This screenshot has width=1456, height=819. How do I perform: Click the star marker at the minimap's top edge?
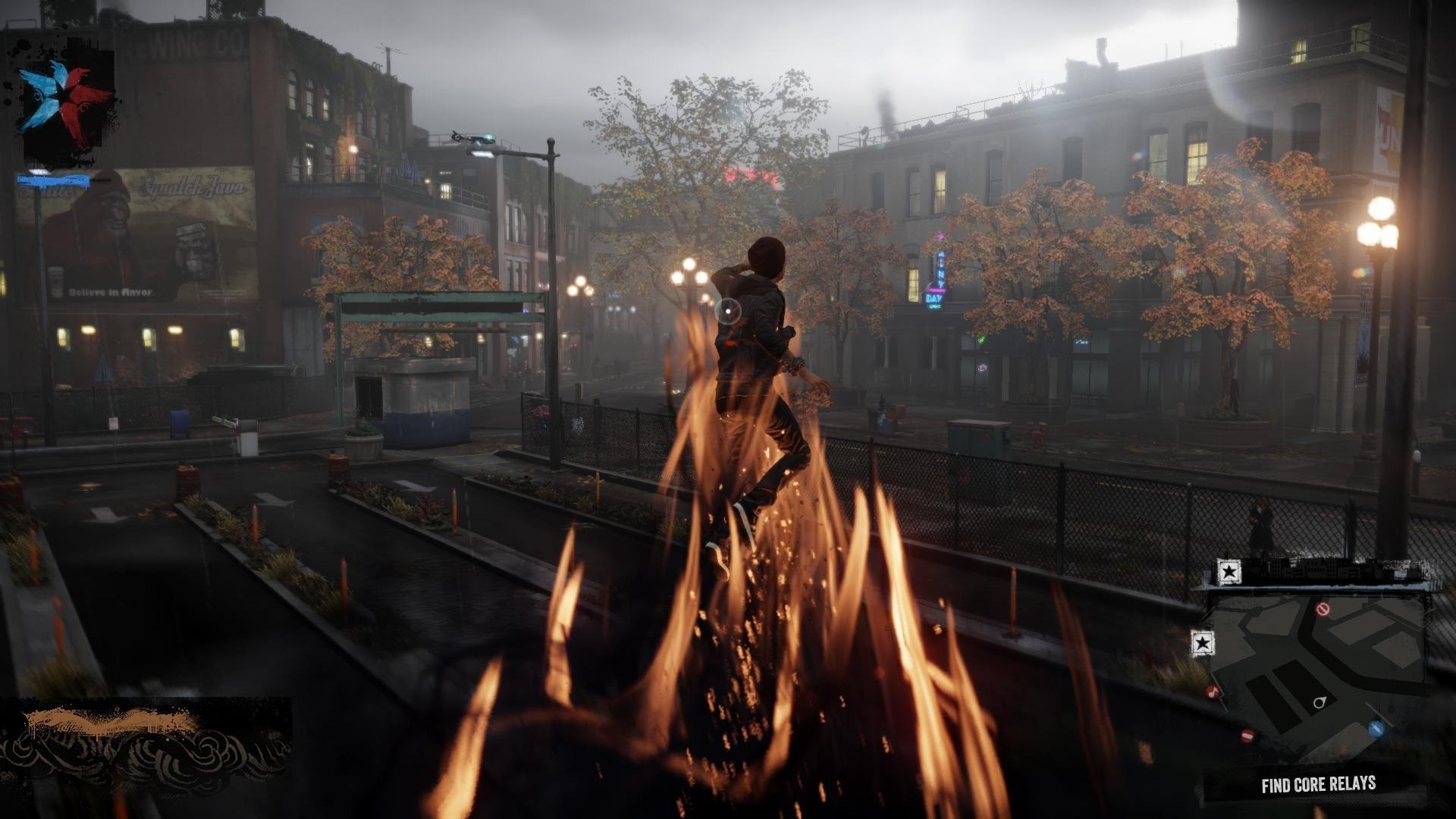pyautogui.click(x=1229, y=571)
